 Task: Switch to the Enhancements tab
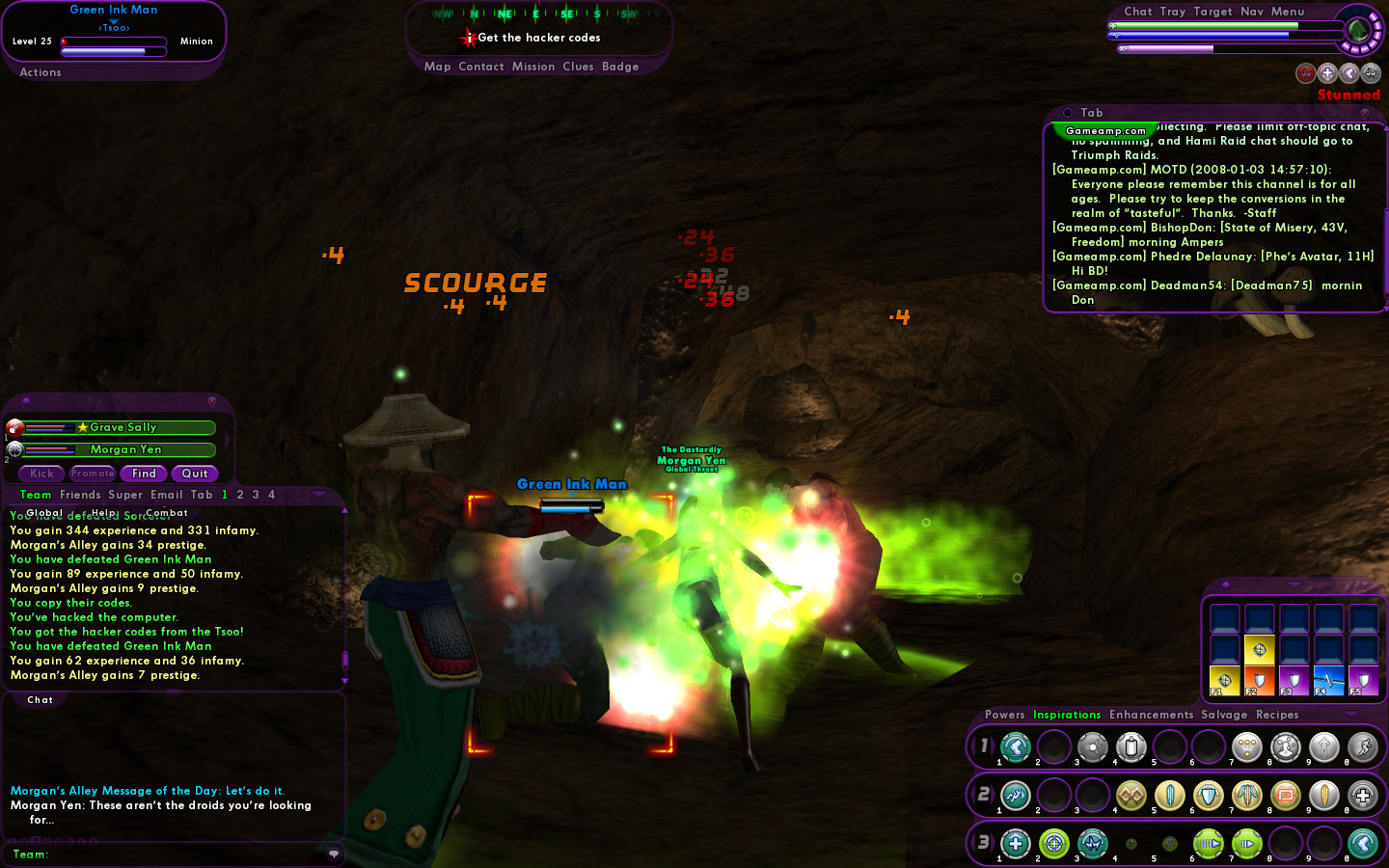coord(1151,715)
